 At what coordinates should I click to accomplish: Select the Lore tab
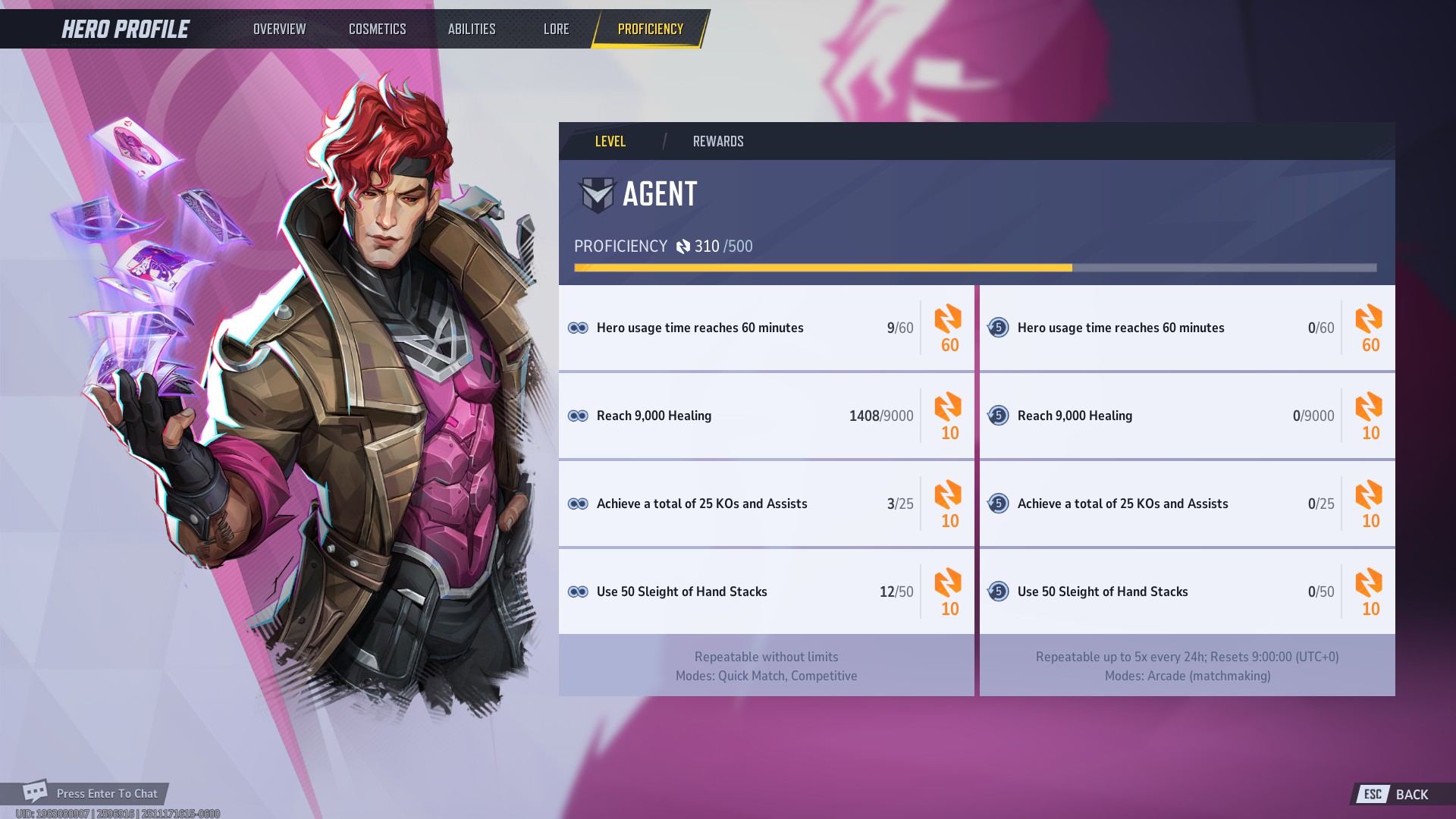[x=556, y=29]
